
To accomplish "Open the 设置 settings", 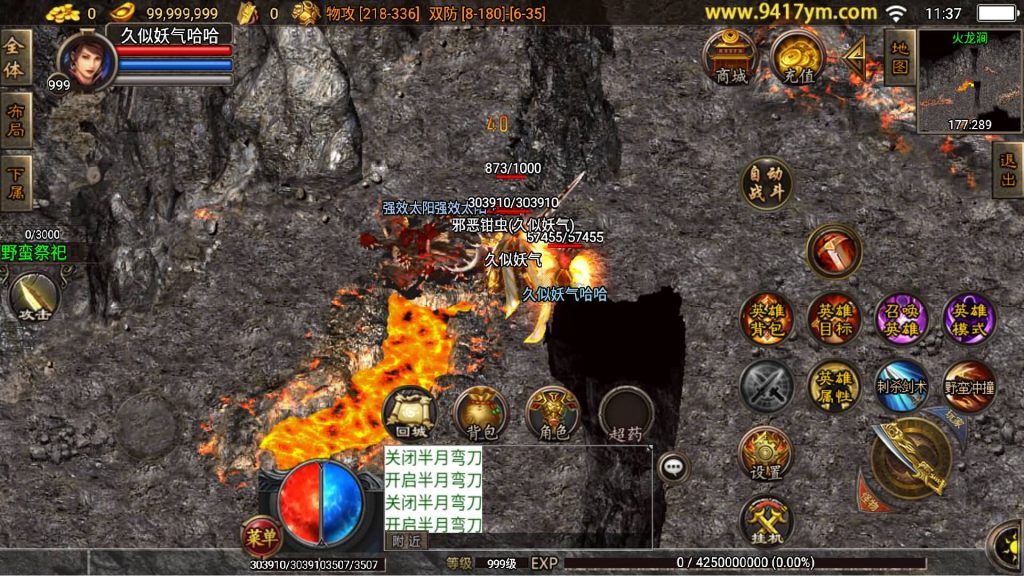I will click(766, 454).
